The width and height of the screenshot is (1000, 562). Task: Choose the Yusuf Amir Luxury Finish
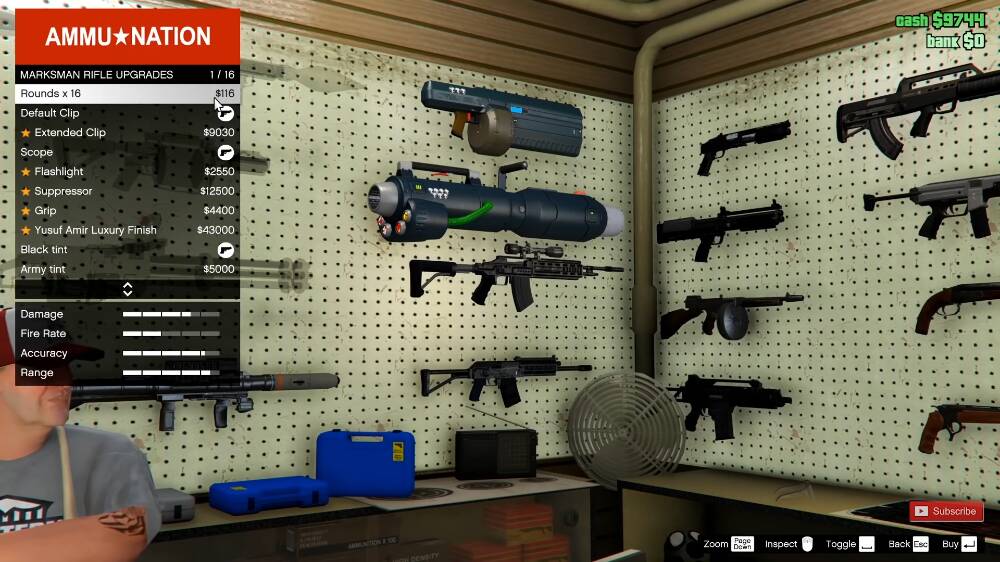coord(127,230)
